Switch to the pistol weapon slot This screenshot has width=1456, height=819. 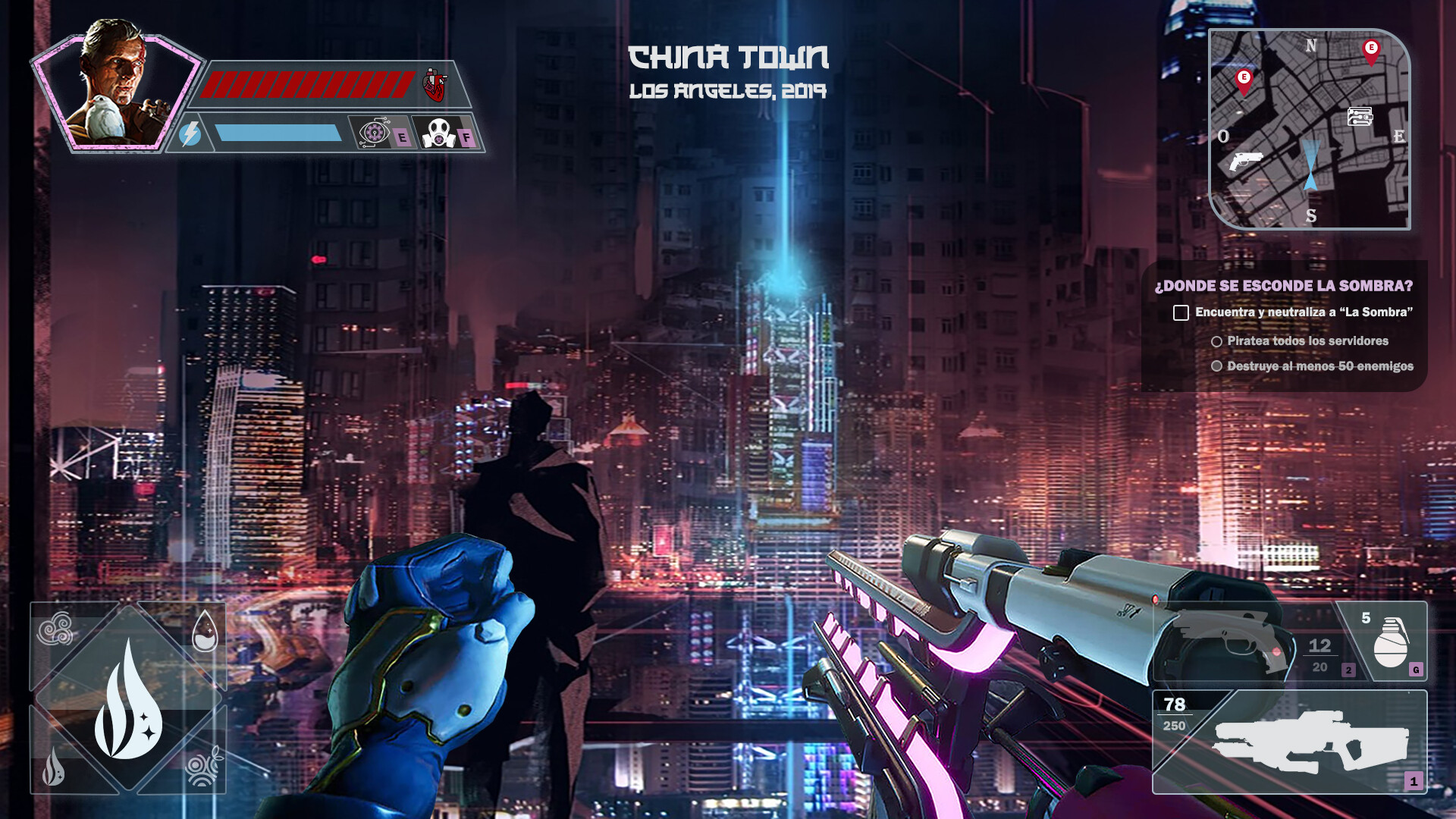[x=1244, y=642]
